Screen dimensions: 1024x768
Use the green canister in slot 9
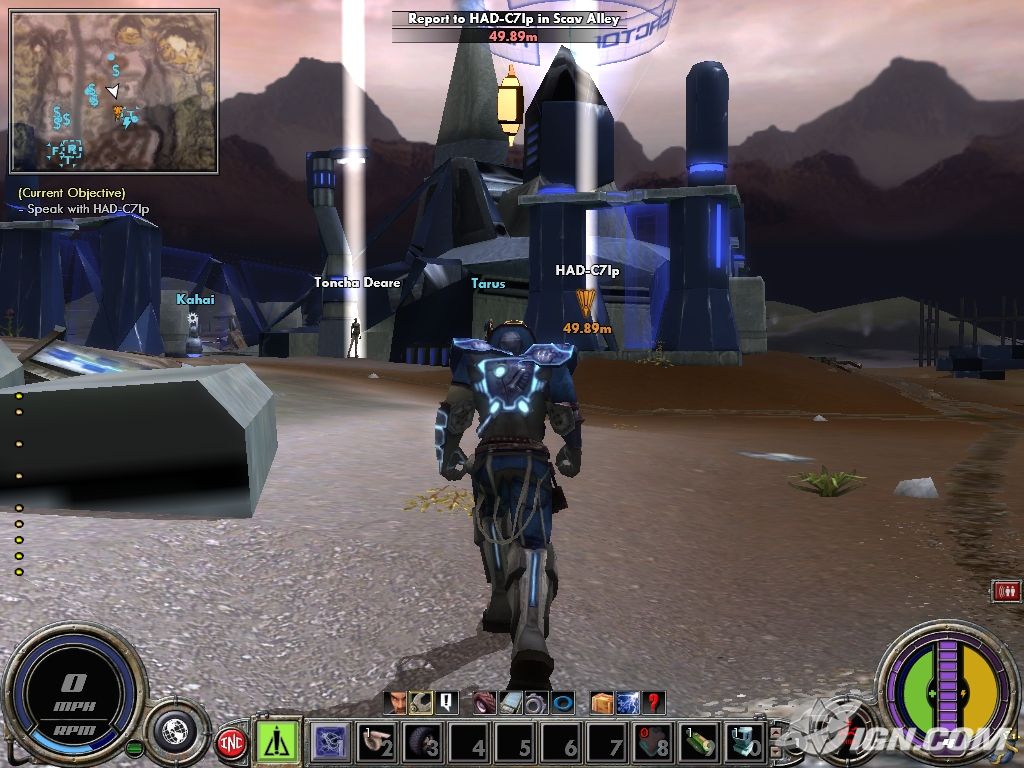coord(700,742)
